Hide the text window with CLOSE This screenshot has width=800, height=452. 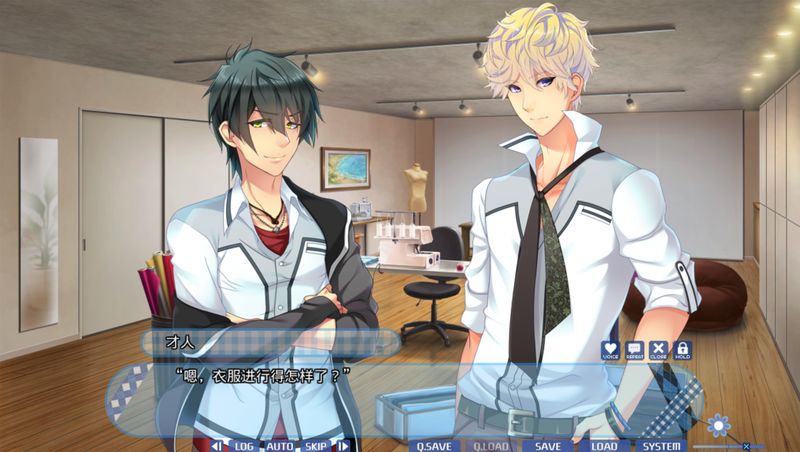point(658,349)
